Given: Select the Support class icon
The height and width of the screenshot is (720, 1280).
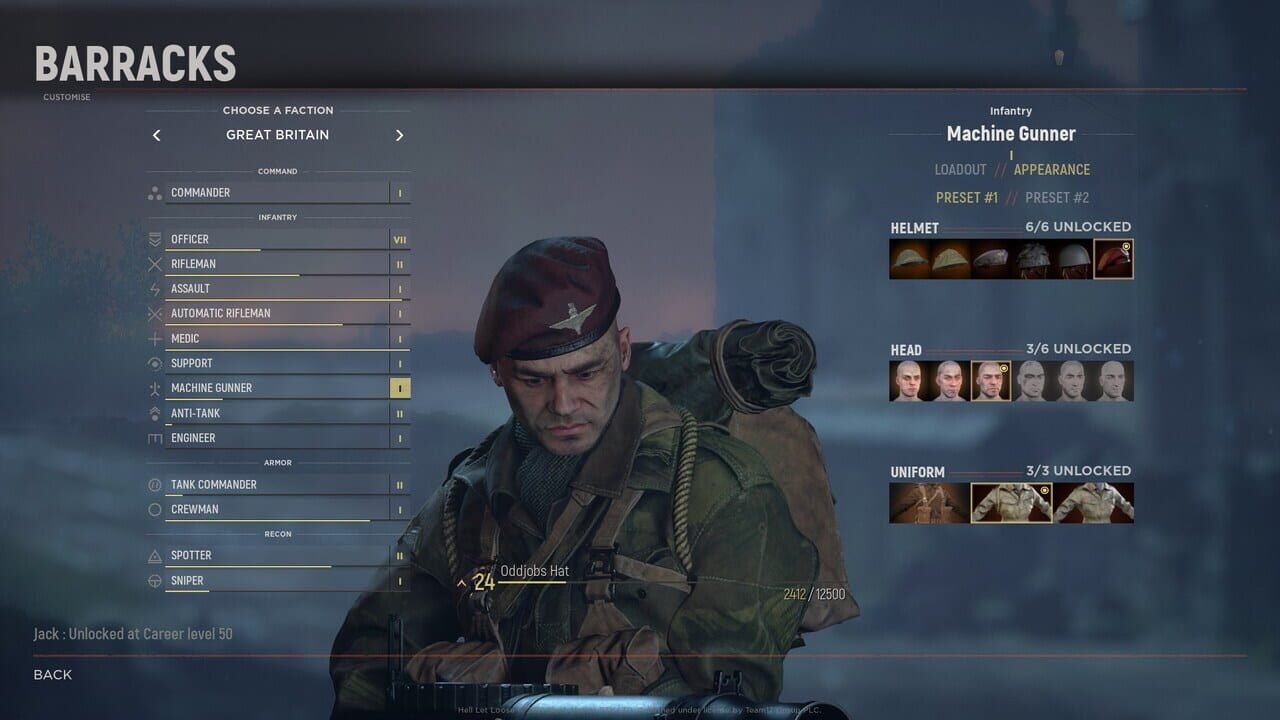Looking at the screenshot, I should [x=153, y=363].
